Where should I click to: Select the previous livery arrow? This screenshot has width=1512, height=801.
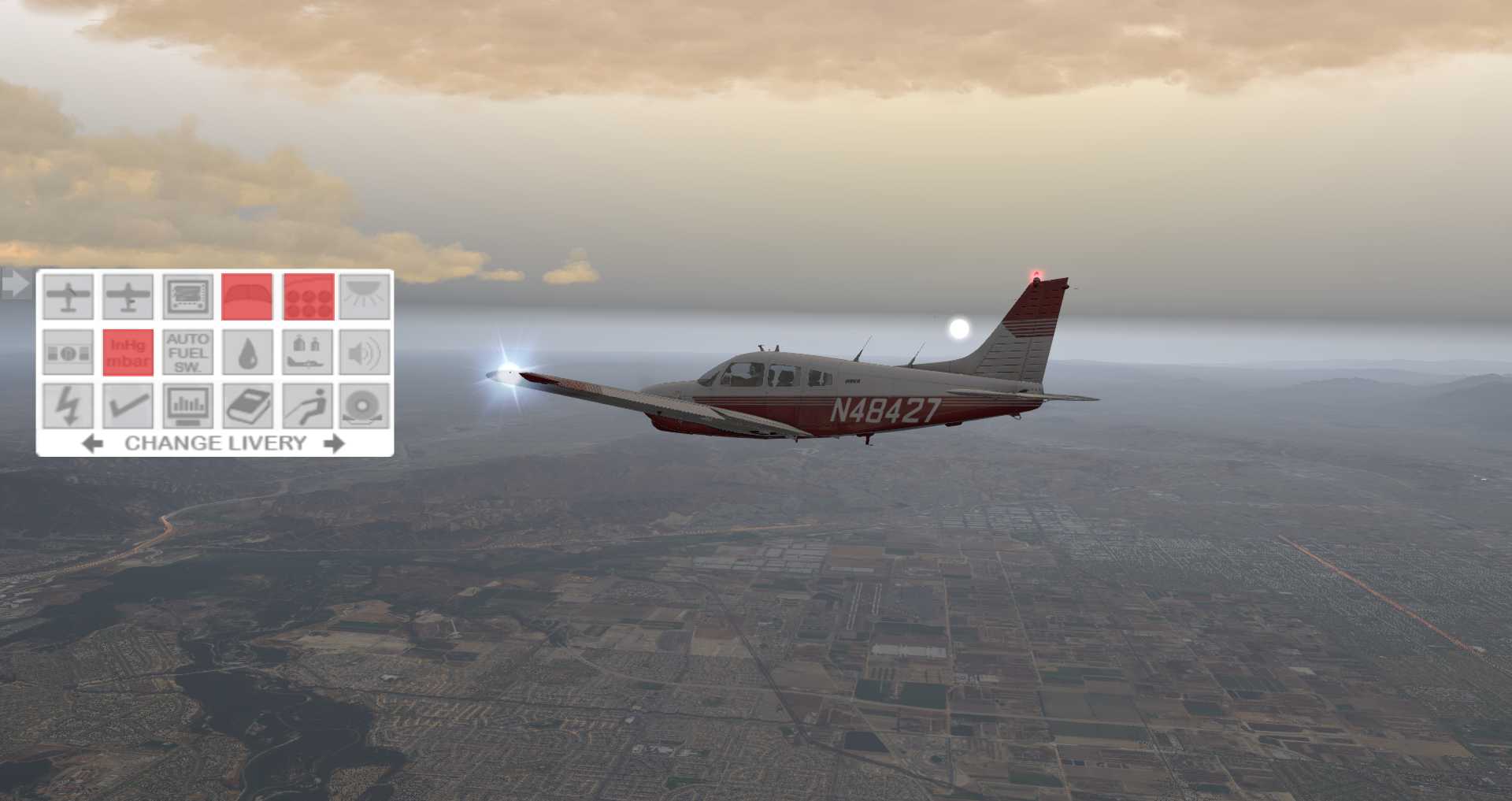(x=92, y=443)
